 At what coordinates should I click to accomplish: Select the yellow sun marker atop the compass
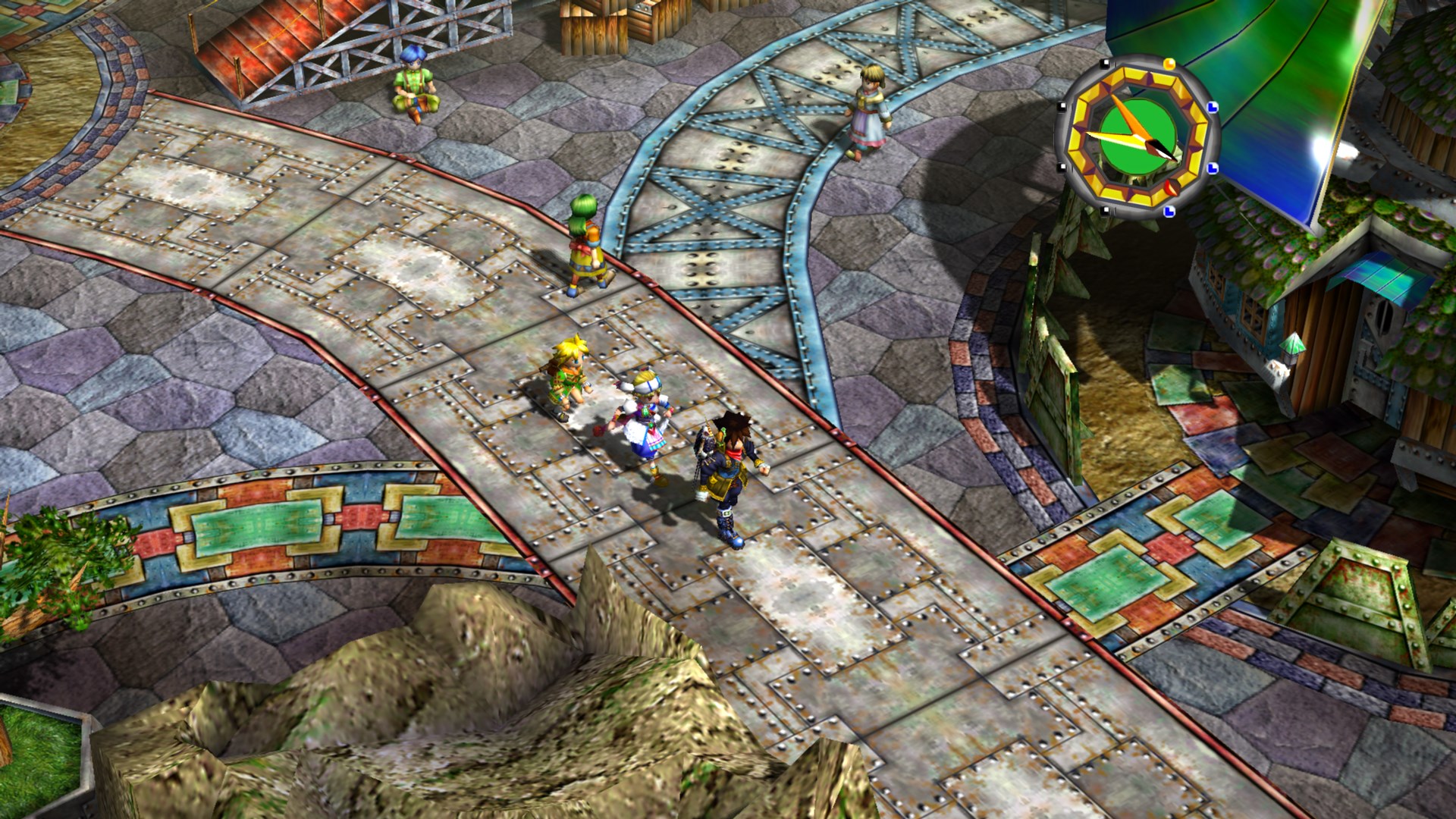click(x=1169, y=63)
